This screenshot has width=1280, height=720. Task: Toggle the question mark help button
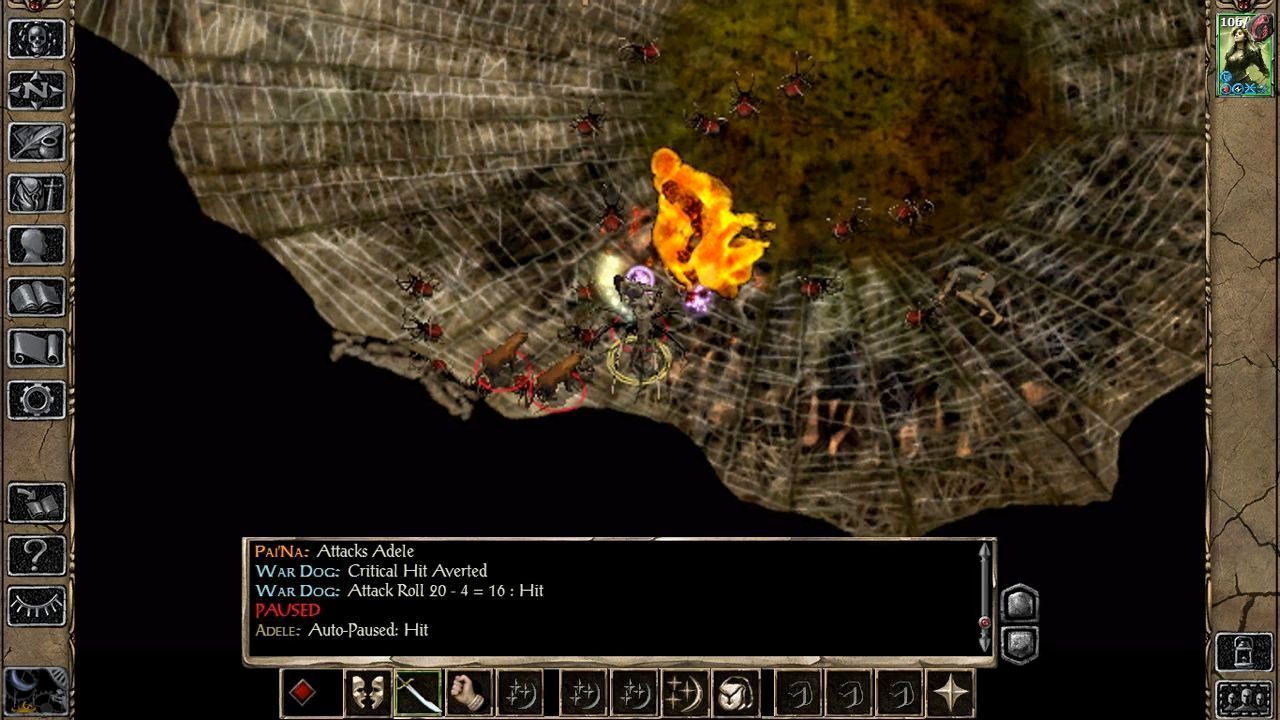pyautogui.click(x=37, y=554)
